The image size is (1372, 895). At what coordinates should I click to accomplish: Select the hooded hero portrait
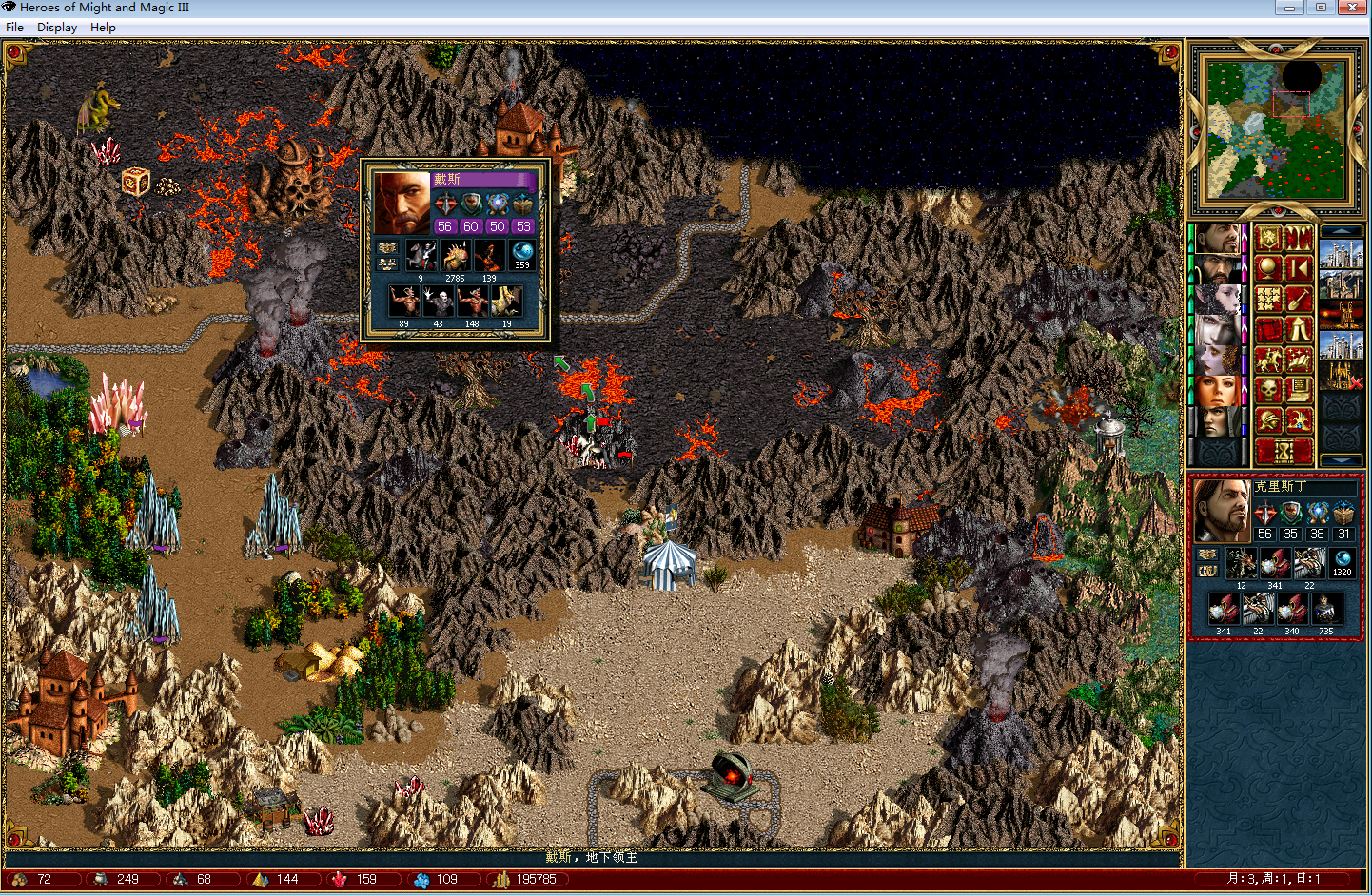tap(1217, 421)
